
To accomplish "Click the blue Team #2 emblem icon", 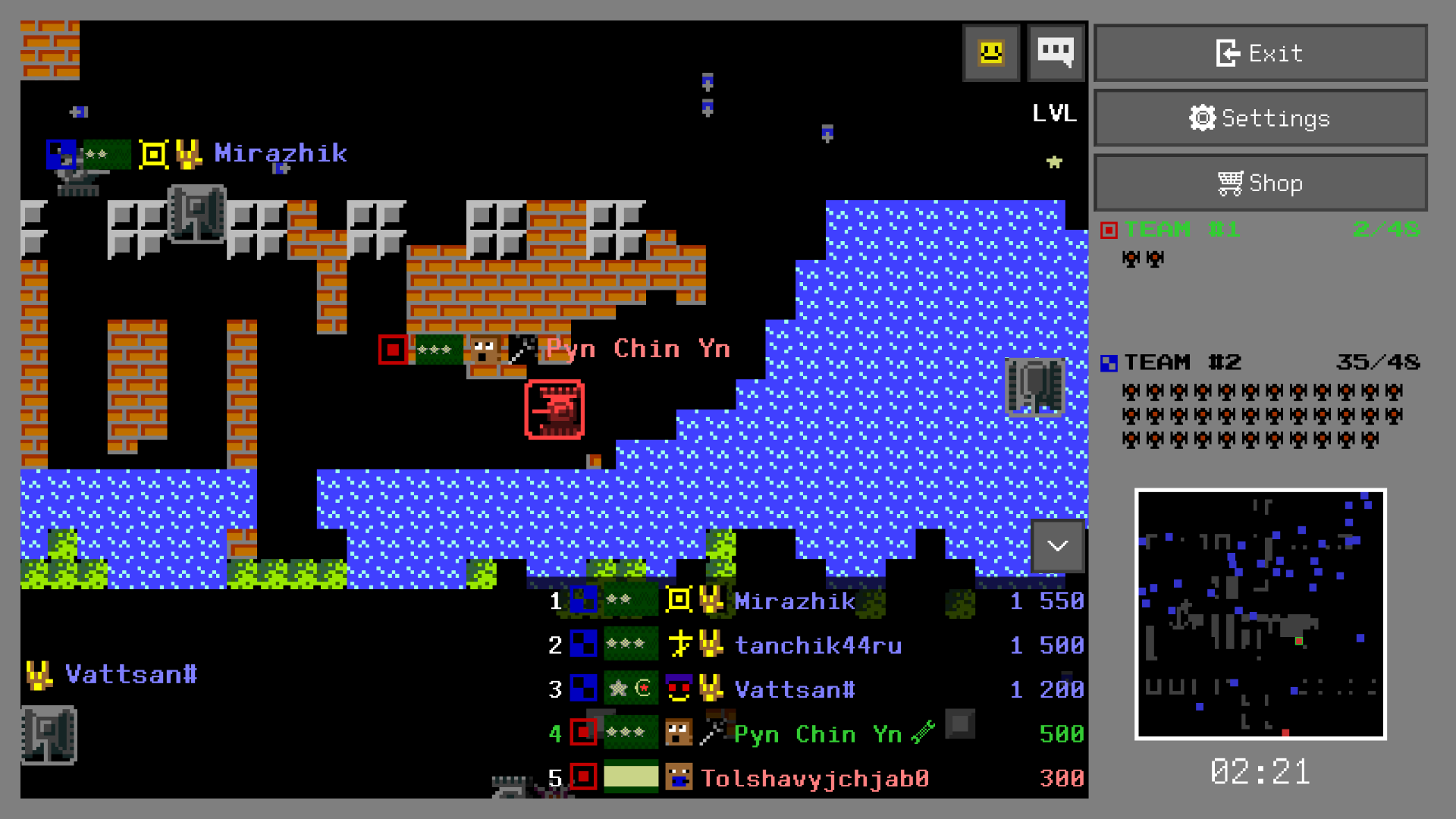I will 1109,363.
